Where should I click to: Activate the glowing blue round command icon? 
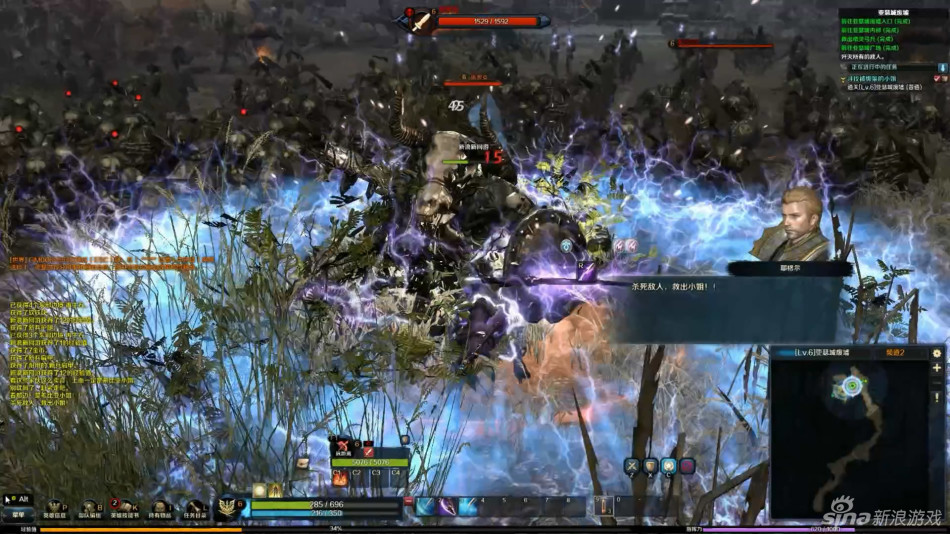(x=668, y=466)
